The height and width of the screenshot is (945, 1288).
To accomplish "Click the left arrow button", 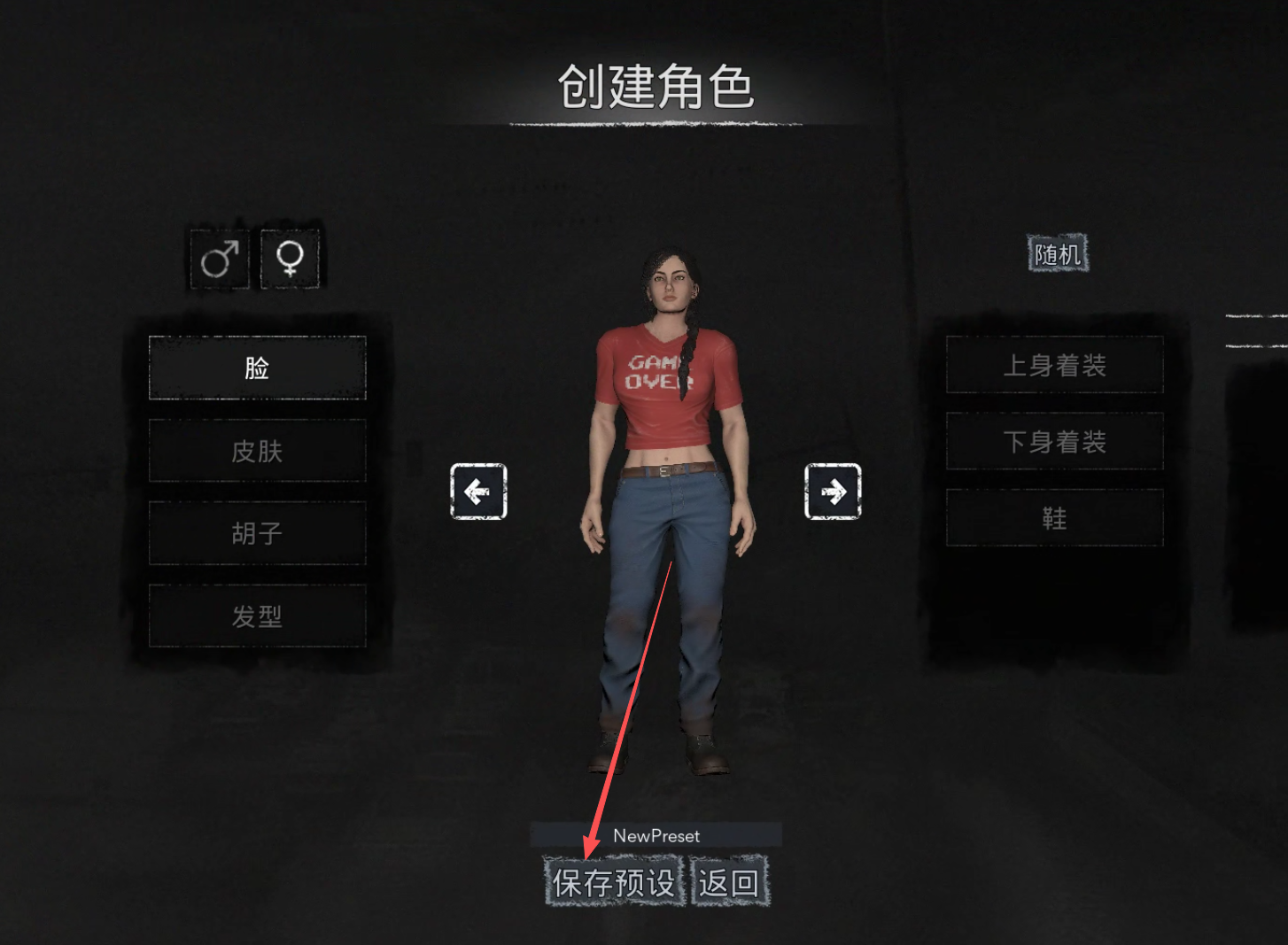I will coord(478,491).
